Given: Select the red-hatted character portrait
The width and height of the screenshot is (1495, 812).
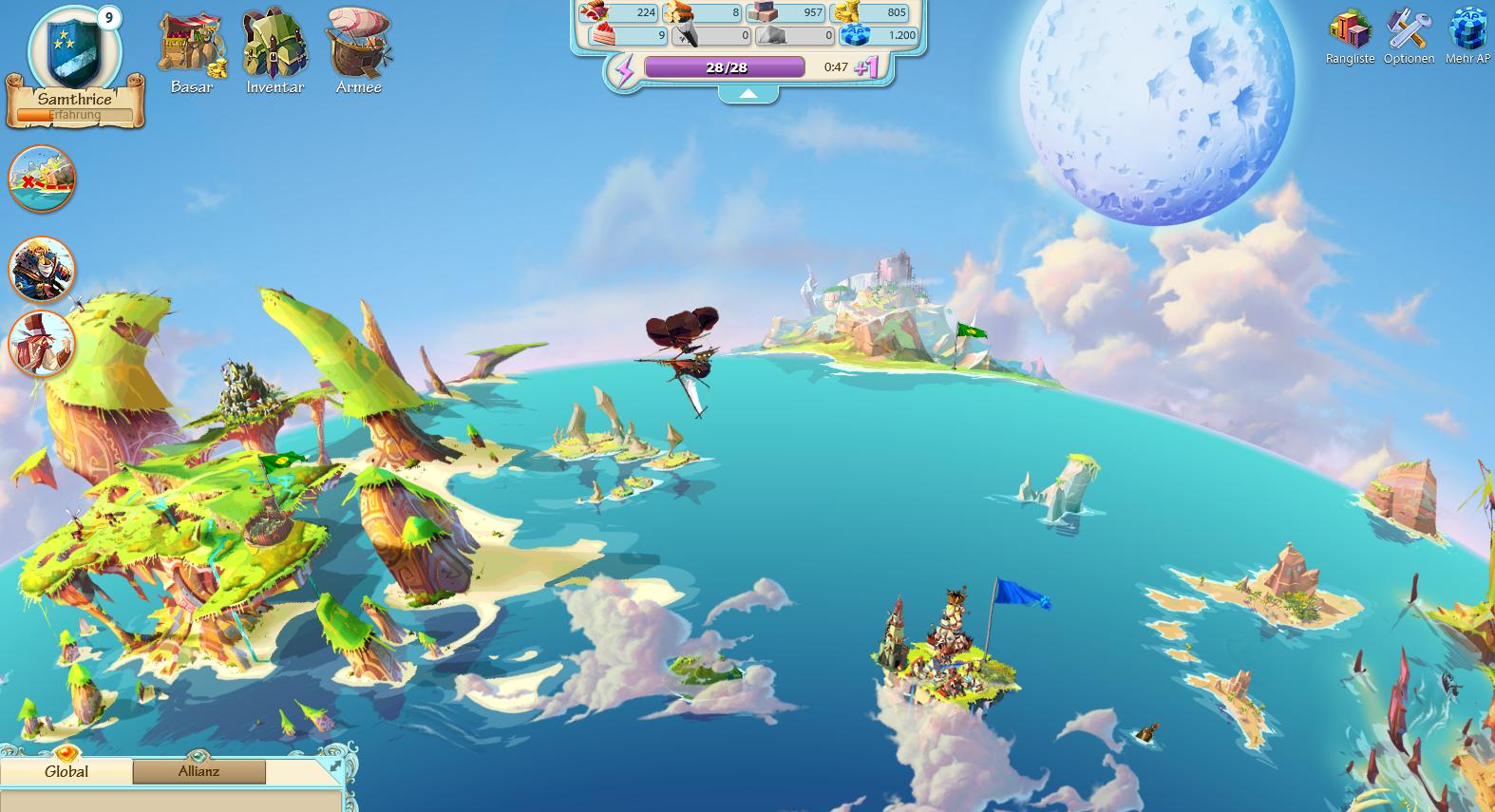Looking at the screenshot, I should (x=41, y=345).
